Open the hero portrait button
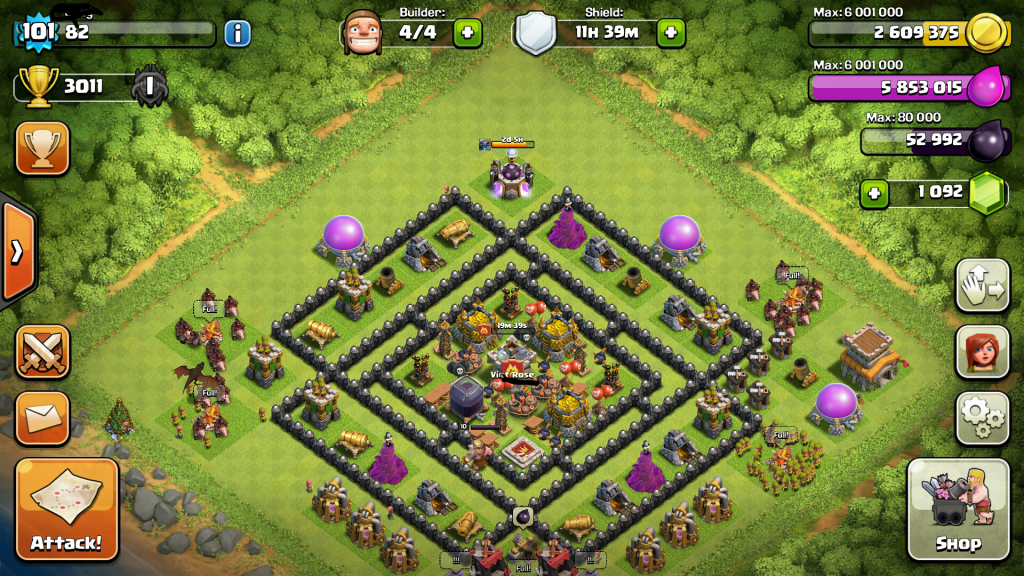 (x=982, y=351)
